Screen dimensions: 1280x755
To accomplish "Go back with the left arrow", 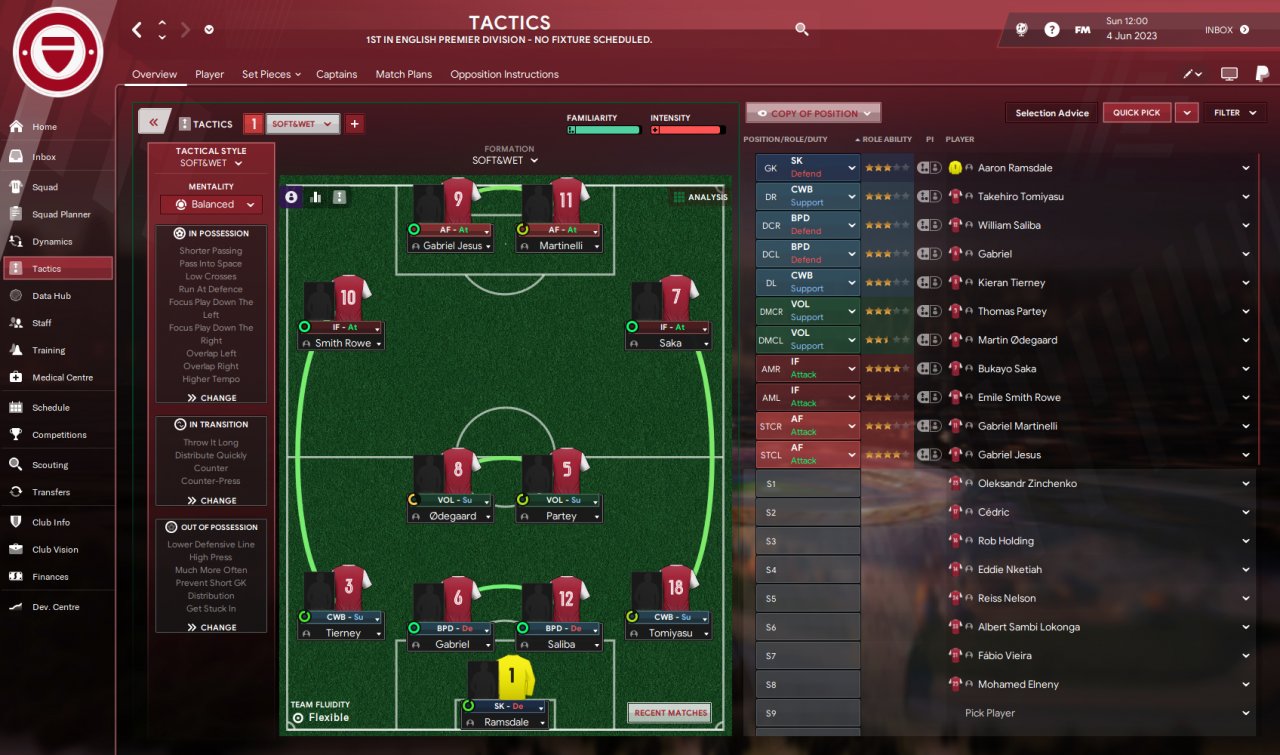I will 137,30.
